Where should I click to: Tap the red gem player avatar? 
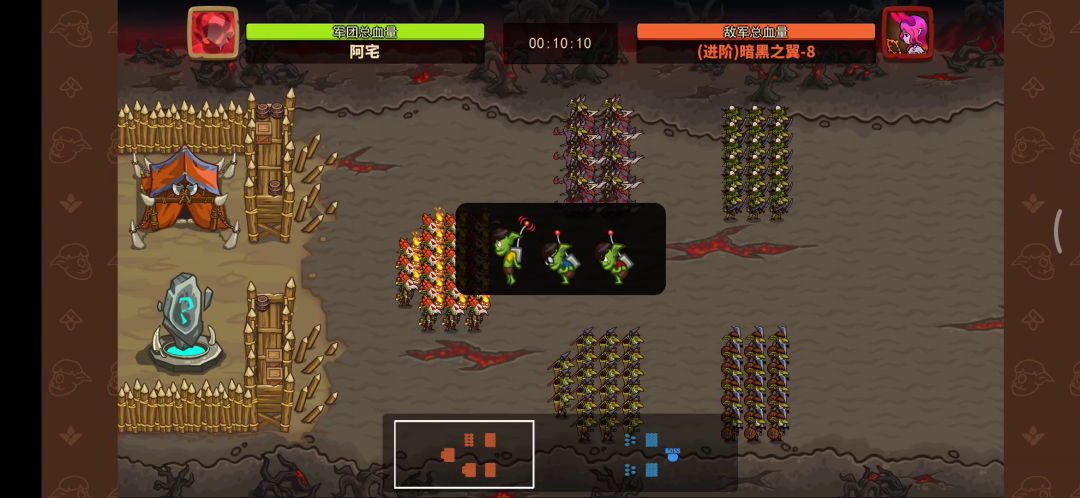coord(213,33)
